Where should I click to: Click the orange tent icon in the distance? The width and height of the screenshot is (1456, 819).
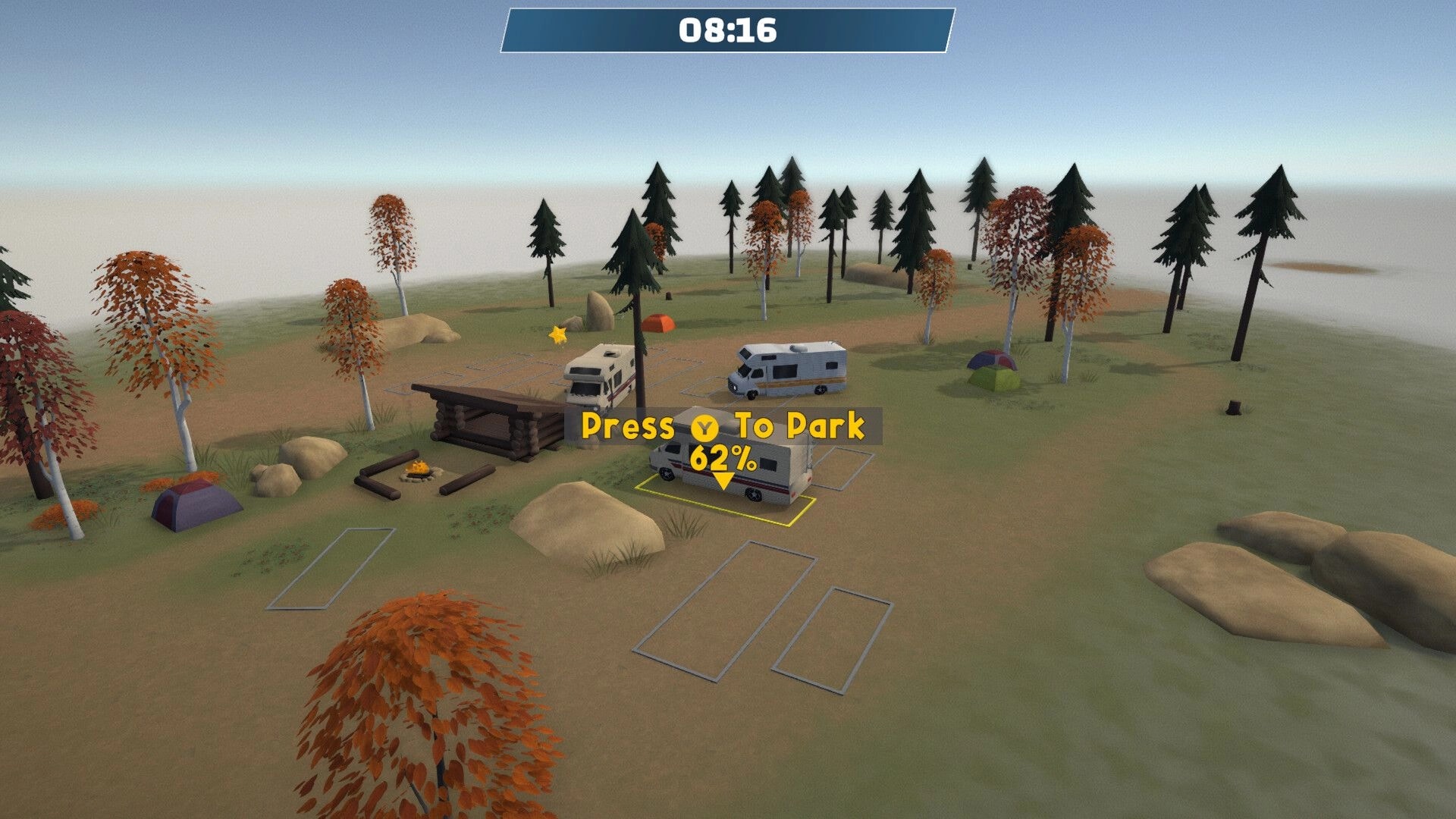point(659,322)
